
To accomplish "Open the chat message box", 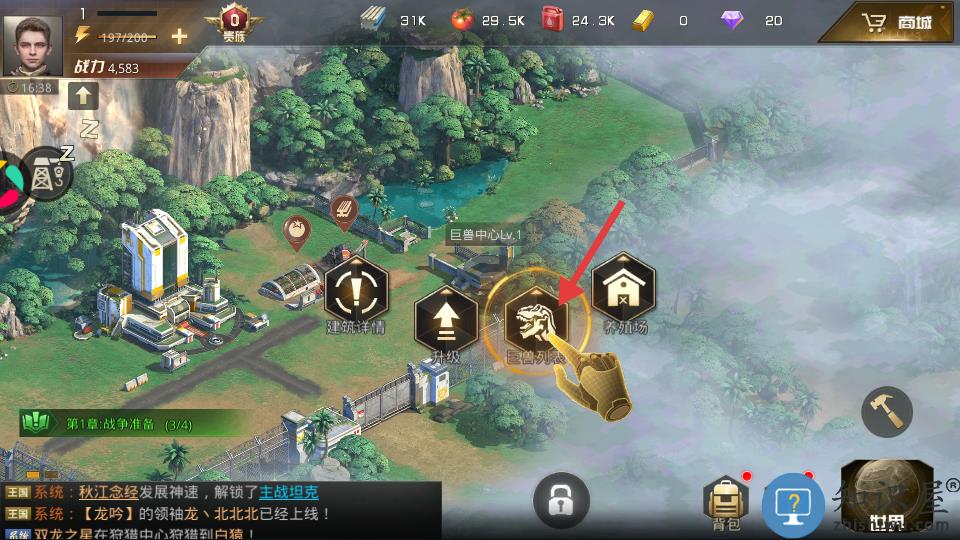I will click(220, 511).
